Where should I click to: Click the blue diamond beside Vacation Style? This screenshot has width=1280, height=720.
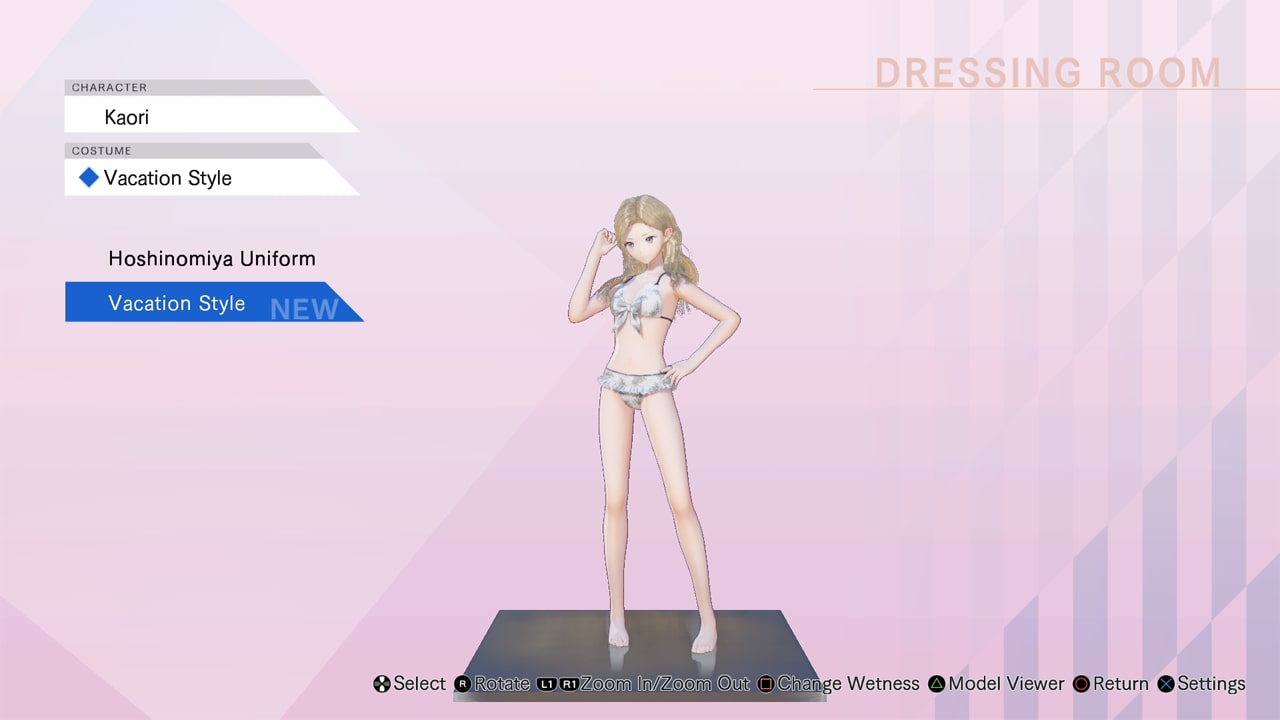point(88,177)
